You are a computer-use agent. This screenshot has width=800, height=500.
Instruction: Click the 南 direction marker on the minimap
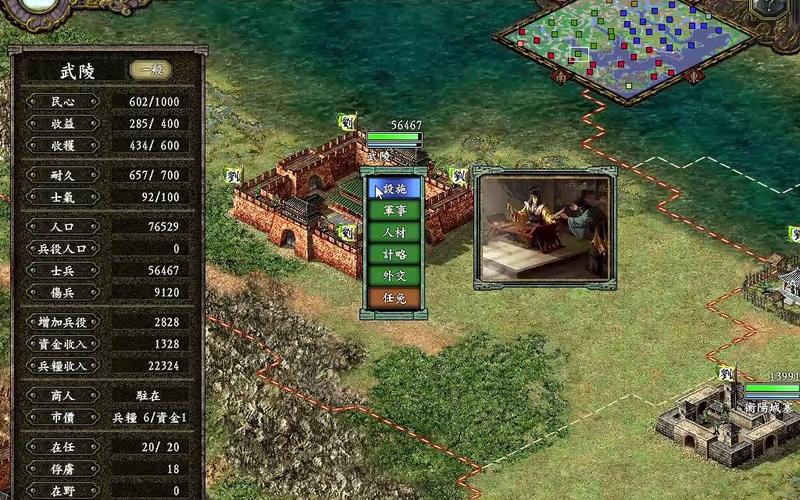click(561, 76)
